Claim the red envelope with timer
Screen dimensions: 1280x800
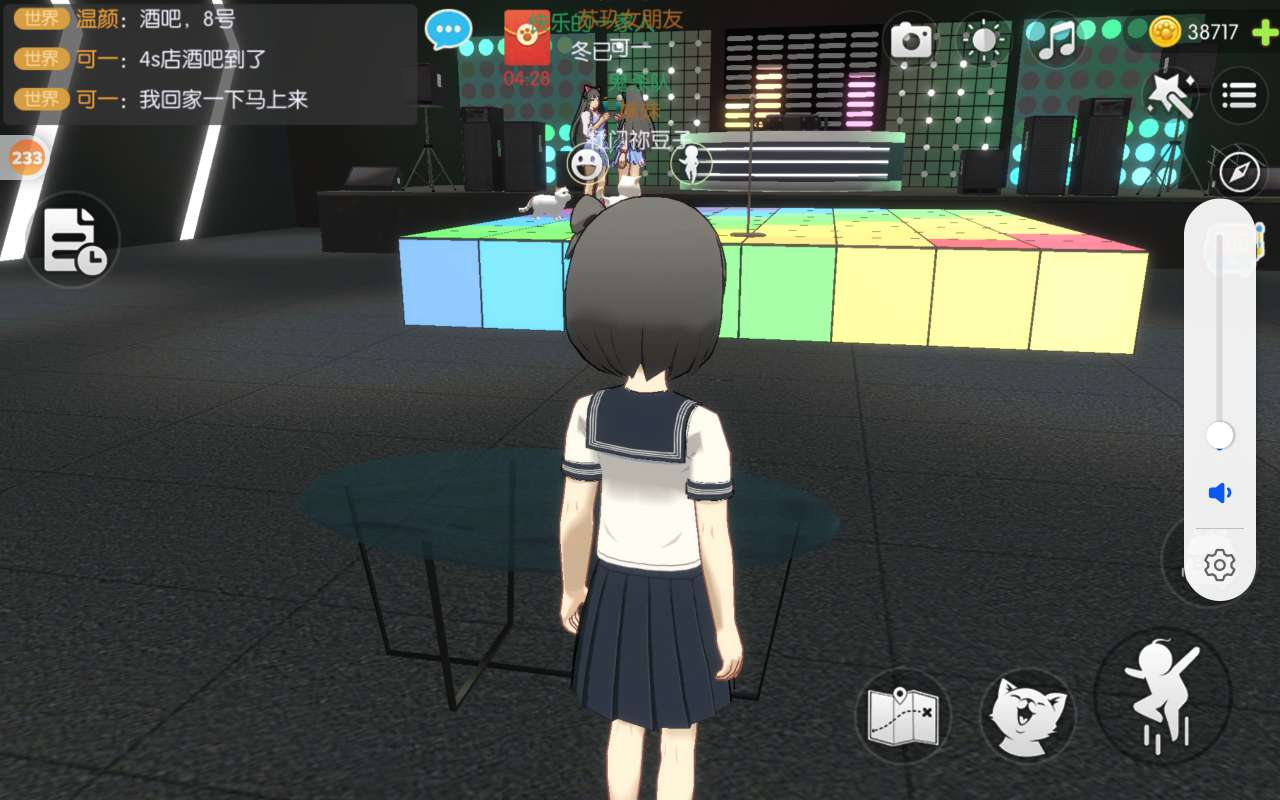tap(527, 40)
